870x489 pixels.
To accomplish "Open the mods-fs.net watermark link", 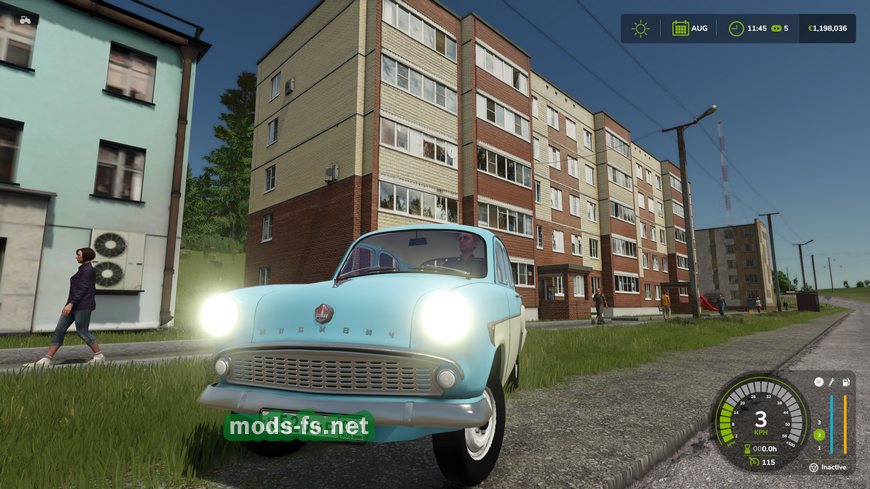I will (x=298, y=427).
